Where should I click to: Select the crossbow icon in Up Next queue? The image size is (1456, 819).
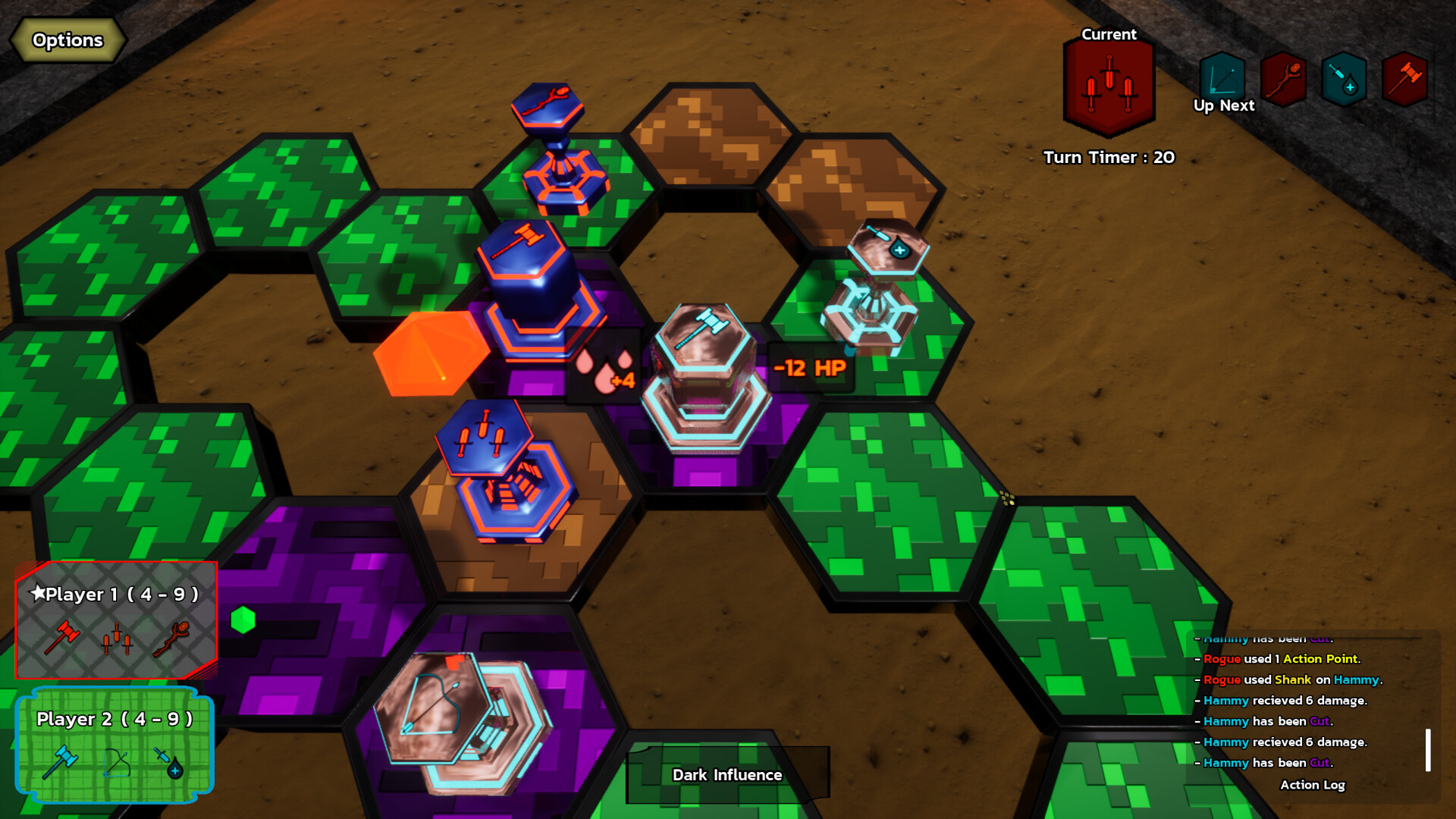click(x=1223, y=77)
